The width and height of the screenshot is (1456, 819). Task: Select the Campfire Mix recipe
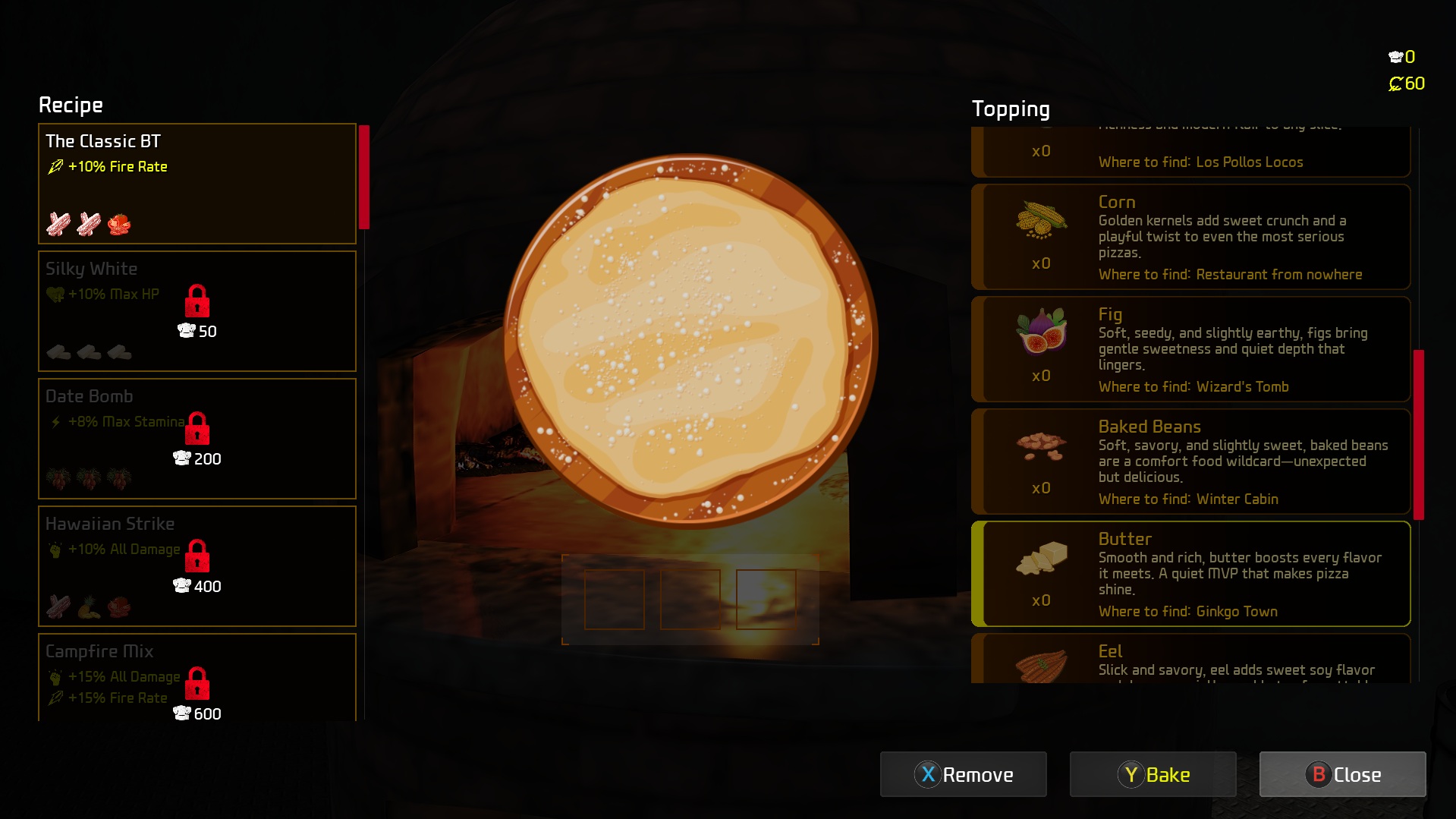coord(197,677)
